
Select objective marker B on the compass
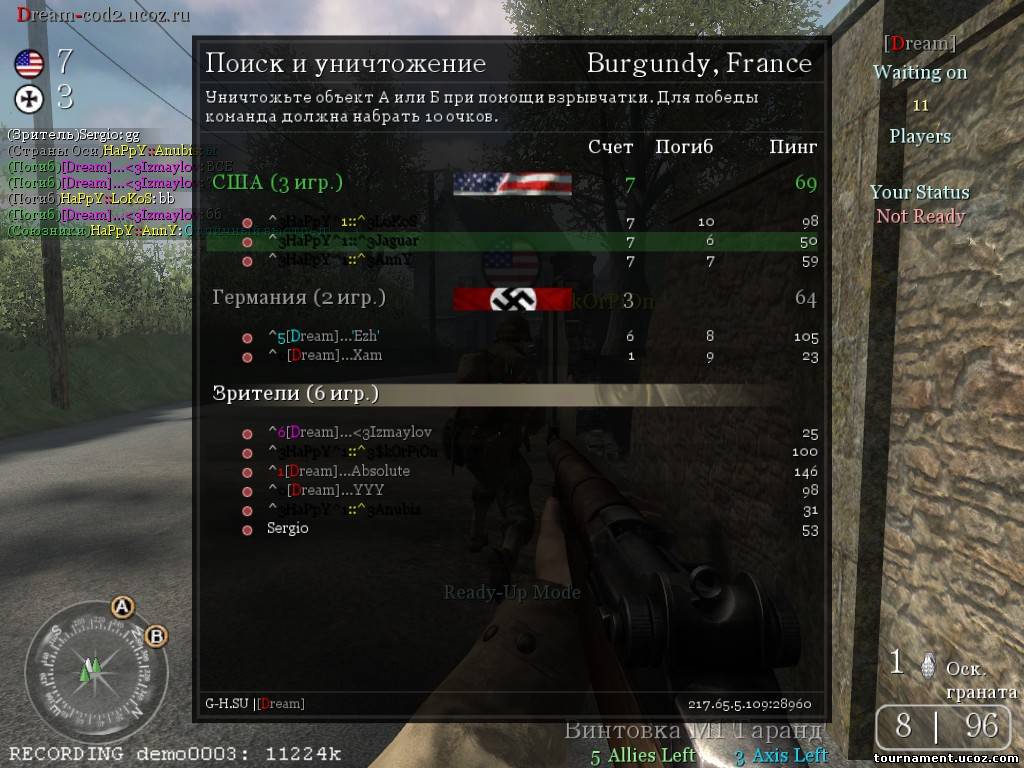pos(156,635)
